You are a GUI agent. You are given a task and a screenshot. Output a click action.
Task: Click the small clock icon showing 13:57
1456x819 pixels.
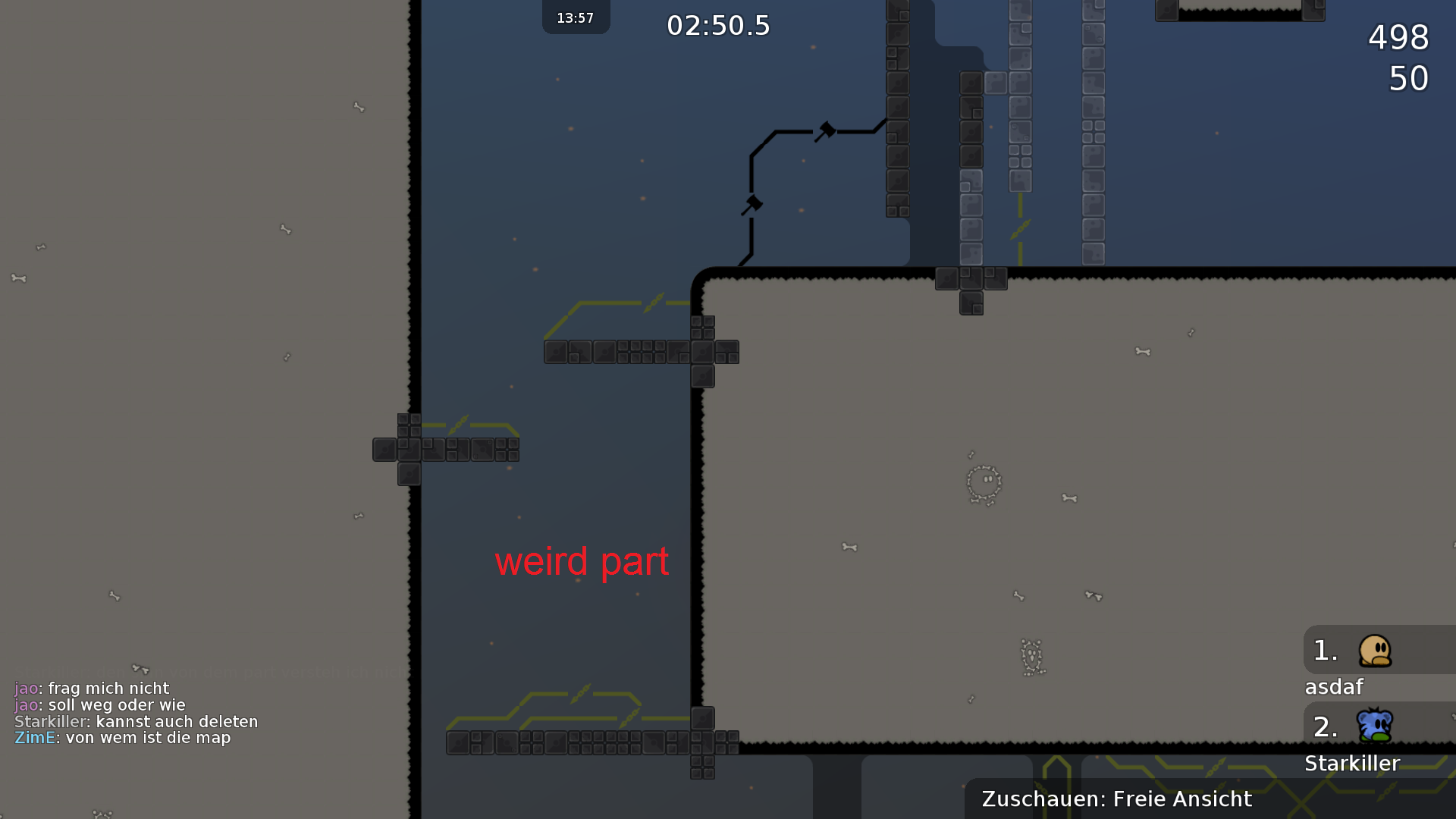pyautogui.click(x=575, y=17)
